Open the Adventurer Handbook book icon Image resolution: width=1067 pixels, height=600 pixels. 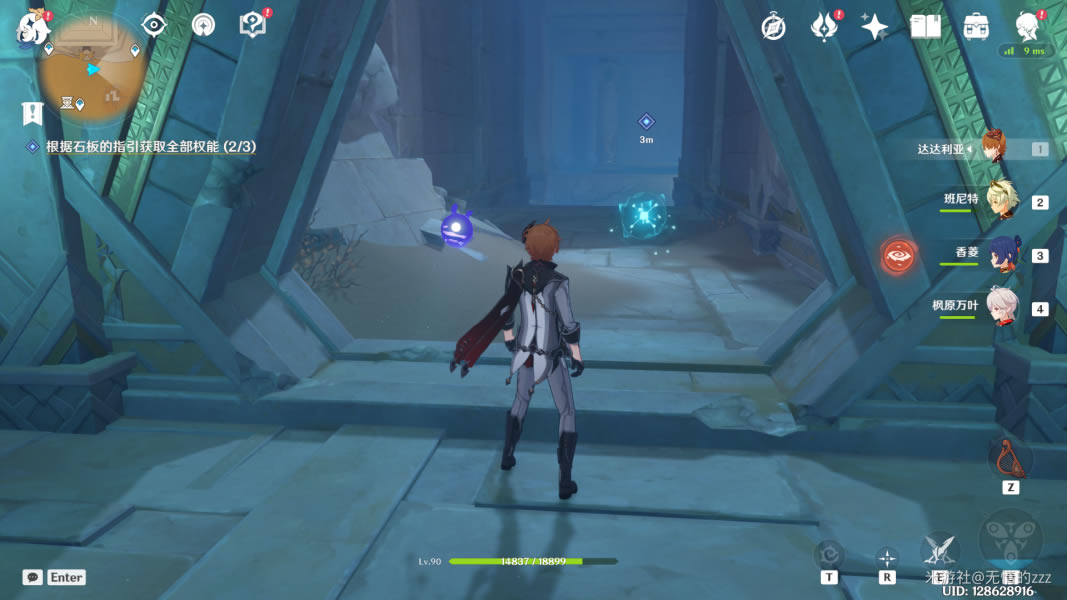925,27
